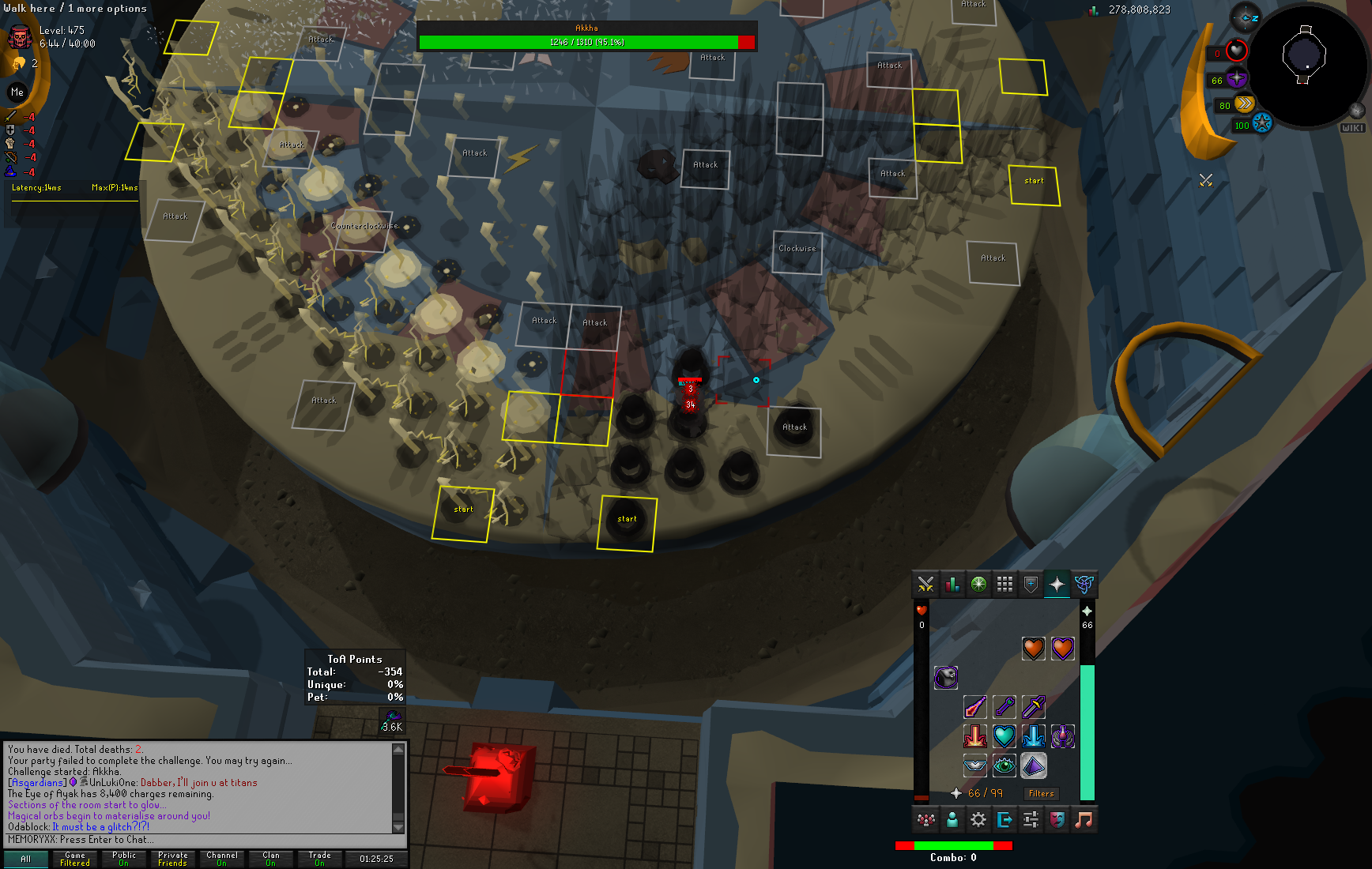This screenshot has height=869, width=1372.
Task: Toggle Protect from Melee prayer
Action: click(x=1034, y=707)
